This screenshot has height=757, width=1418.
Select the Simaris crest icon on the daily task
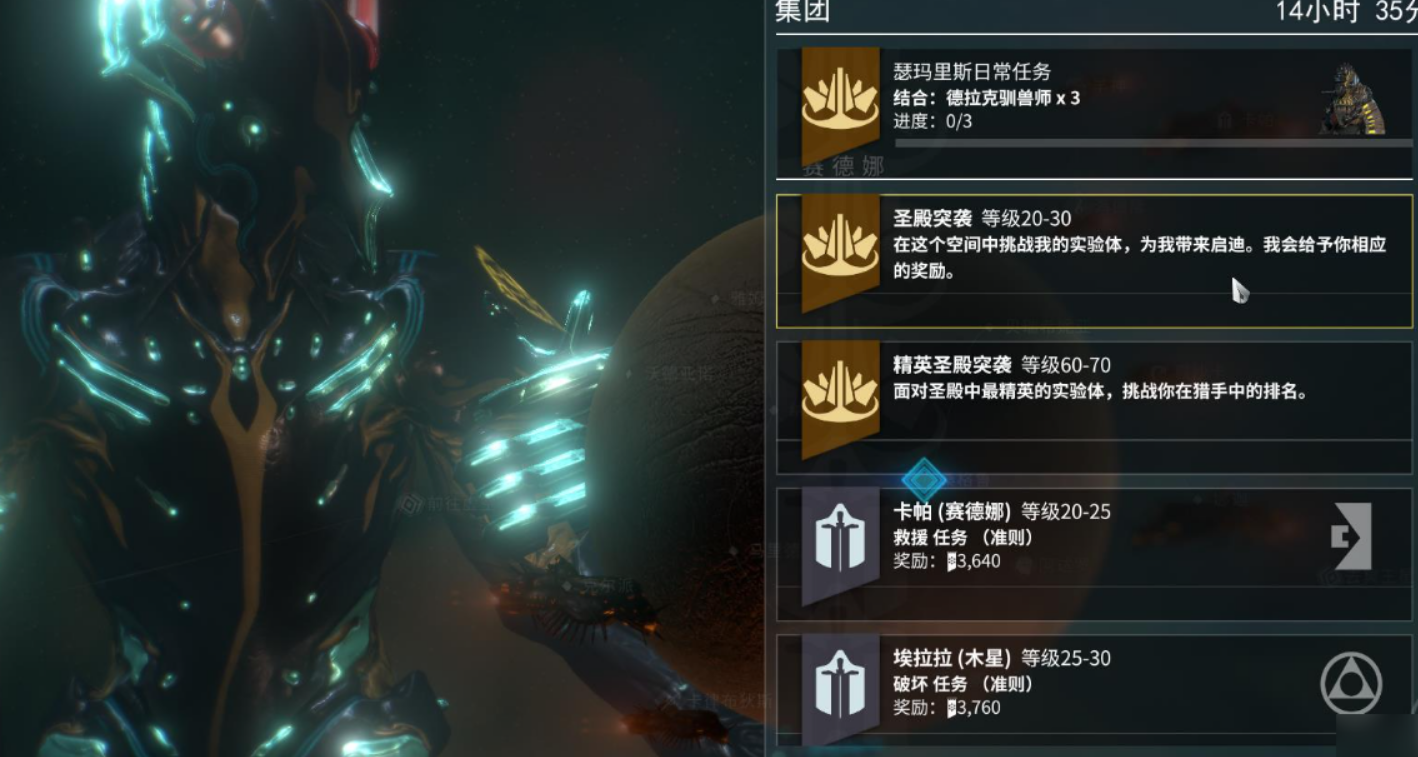pos(838,100)
